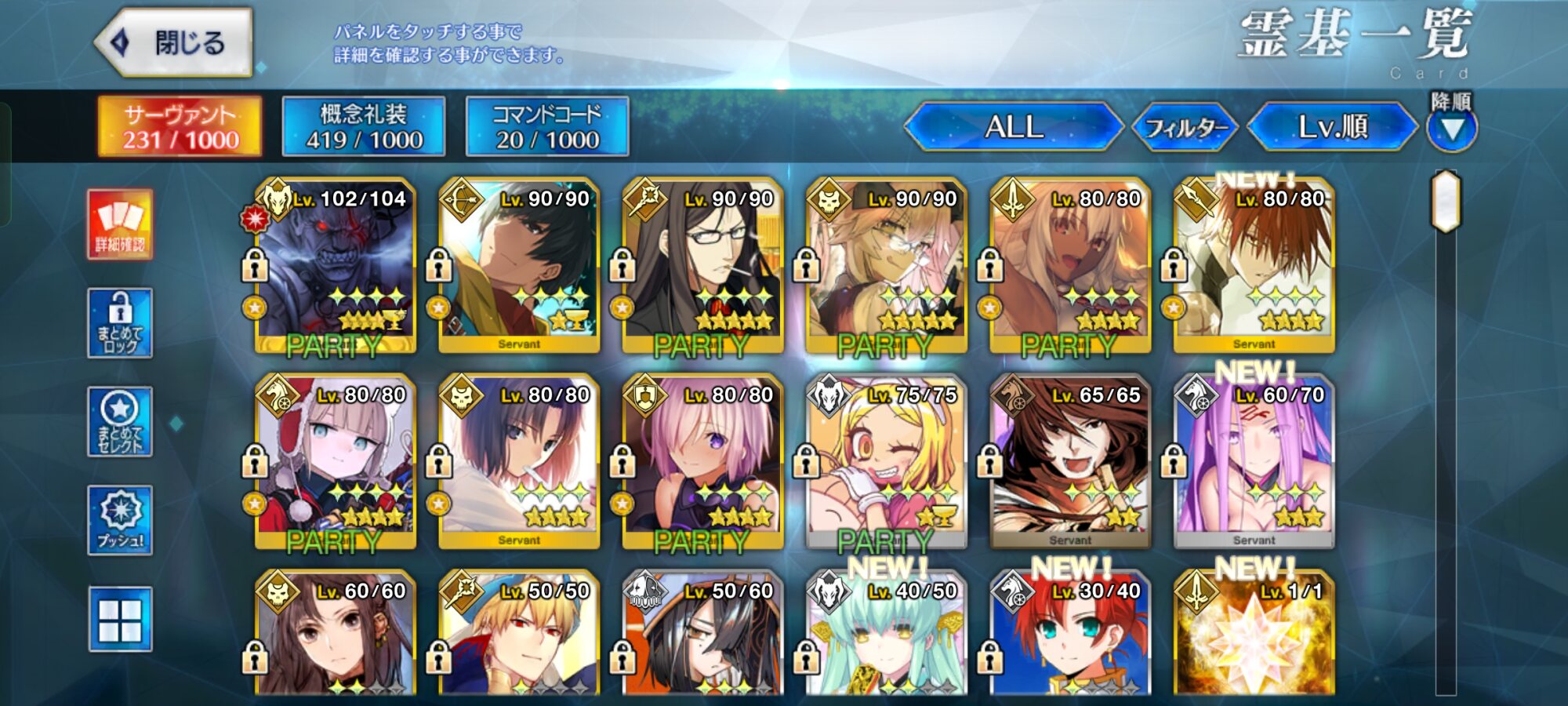Activate the まとめてセレクト bulk select
The width and height of the screenshot is (1568, 706).
coord(120,421)
